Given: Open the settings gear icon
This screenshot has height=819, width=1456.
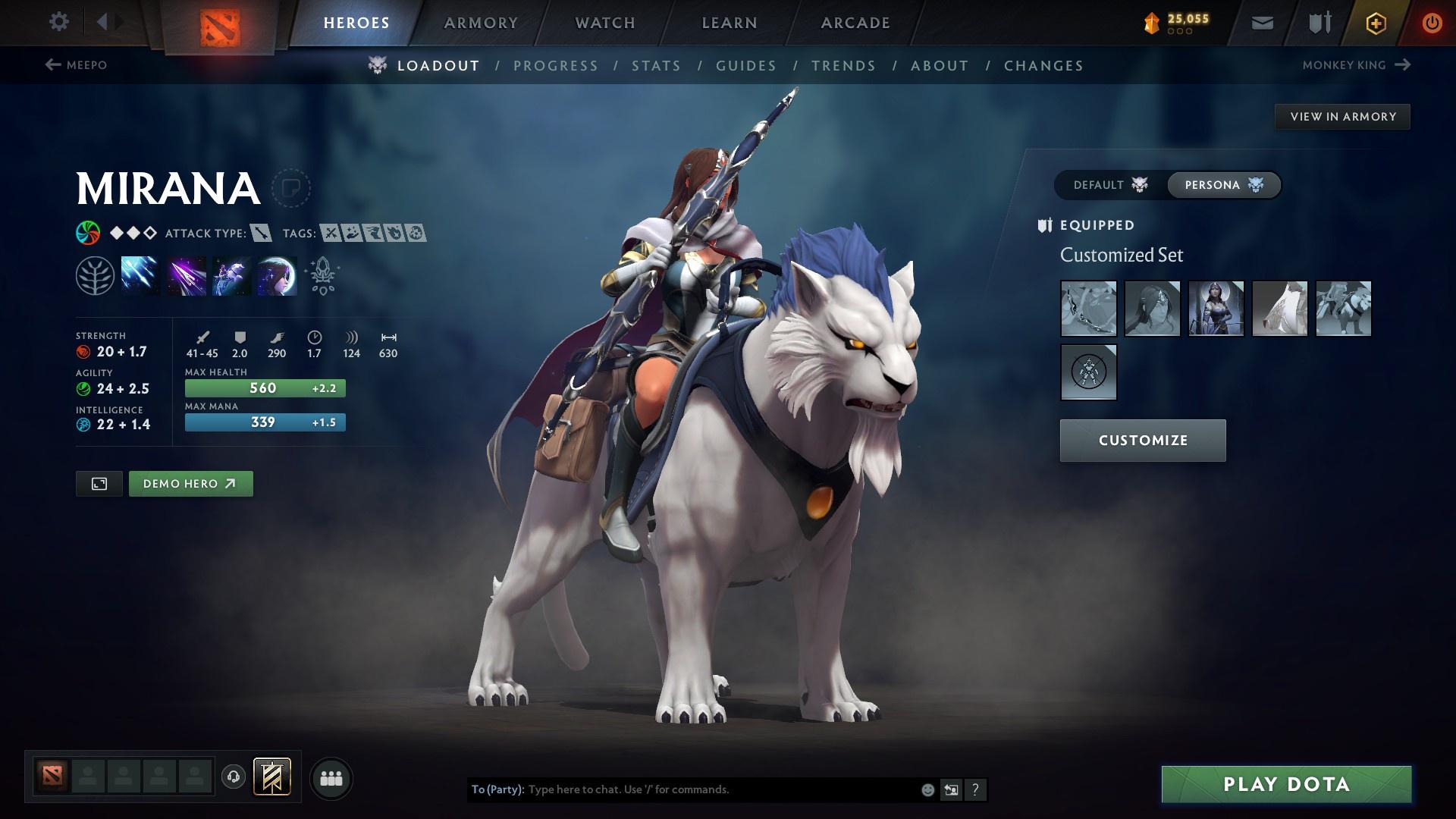Looking at the screenshot, I should click(x=59, y=22).
